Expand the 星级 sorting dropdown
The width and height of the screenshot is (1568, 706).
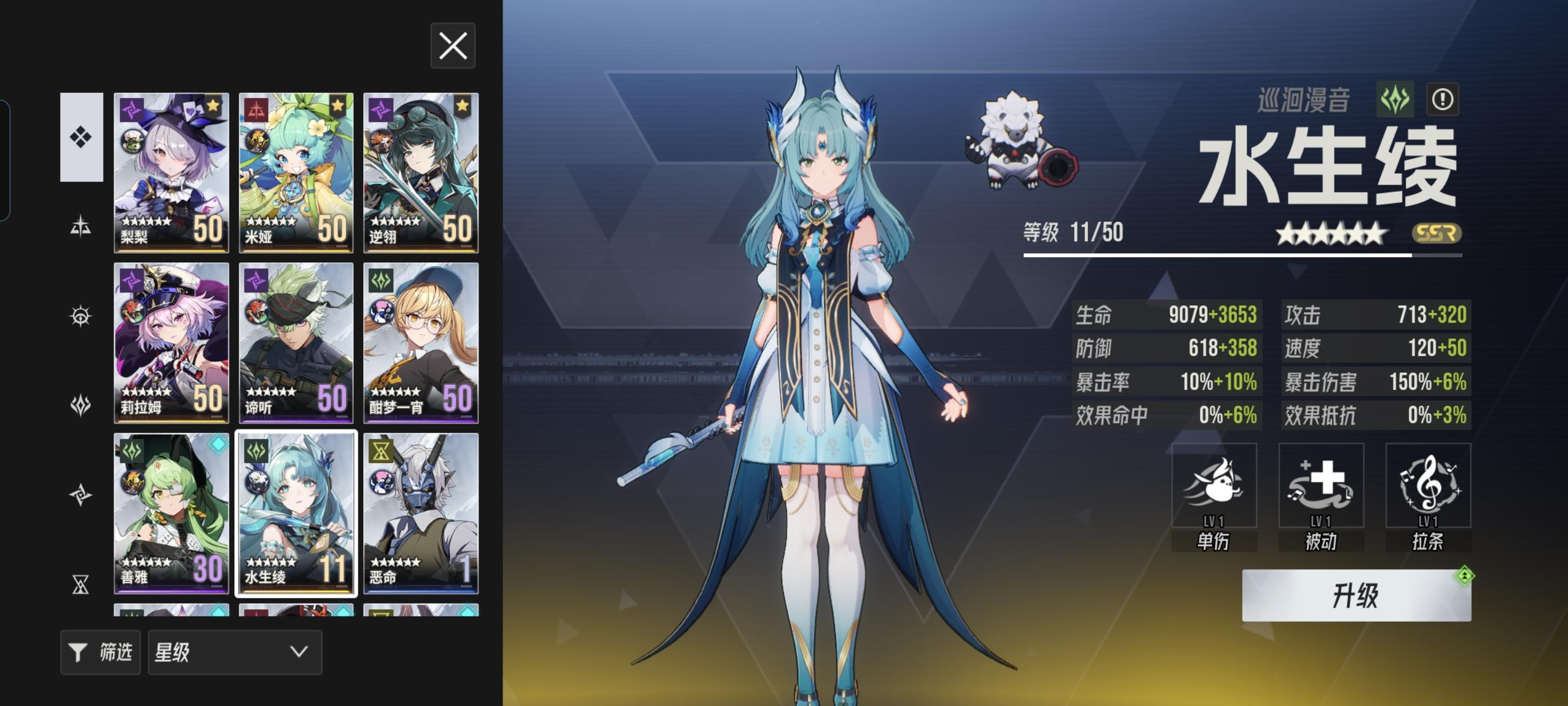tap(235, 652)
